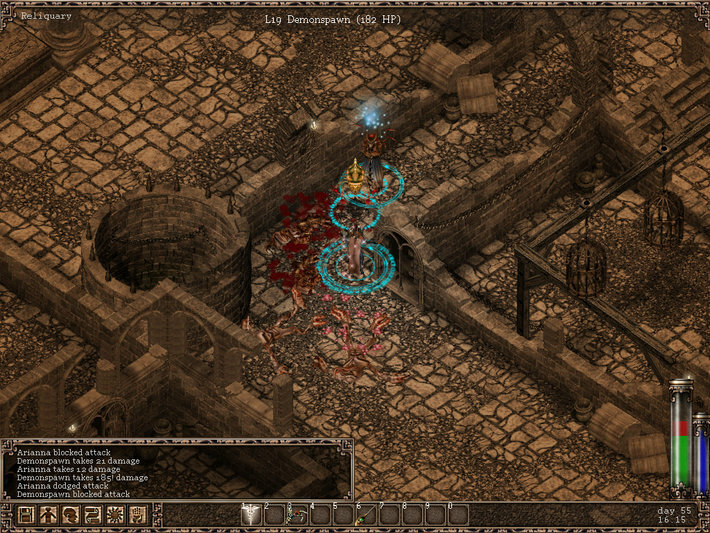Use the caduceus item in slot 1

click(x=251, y=515)
